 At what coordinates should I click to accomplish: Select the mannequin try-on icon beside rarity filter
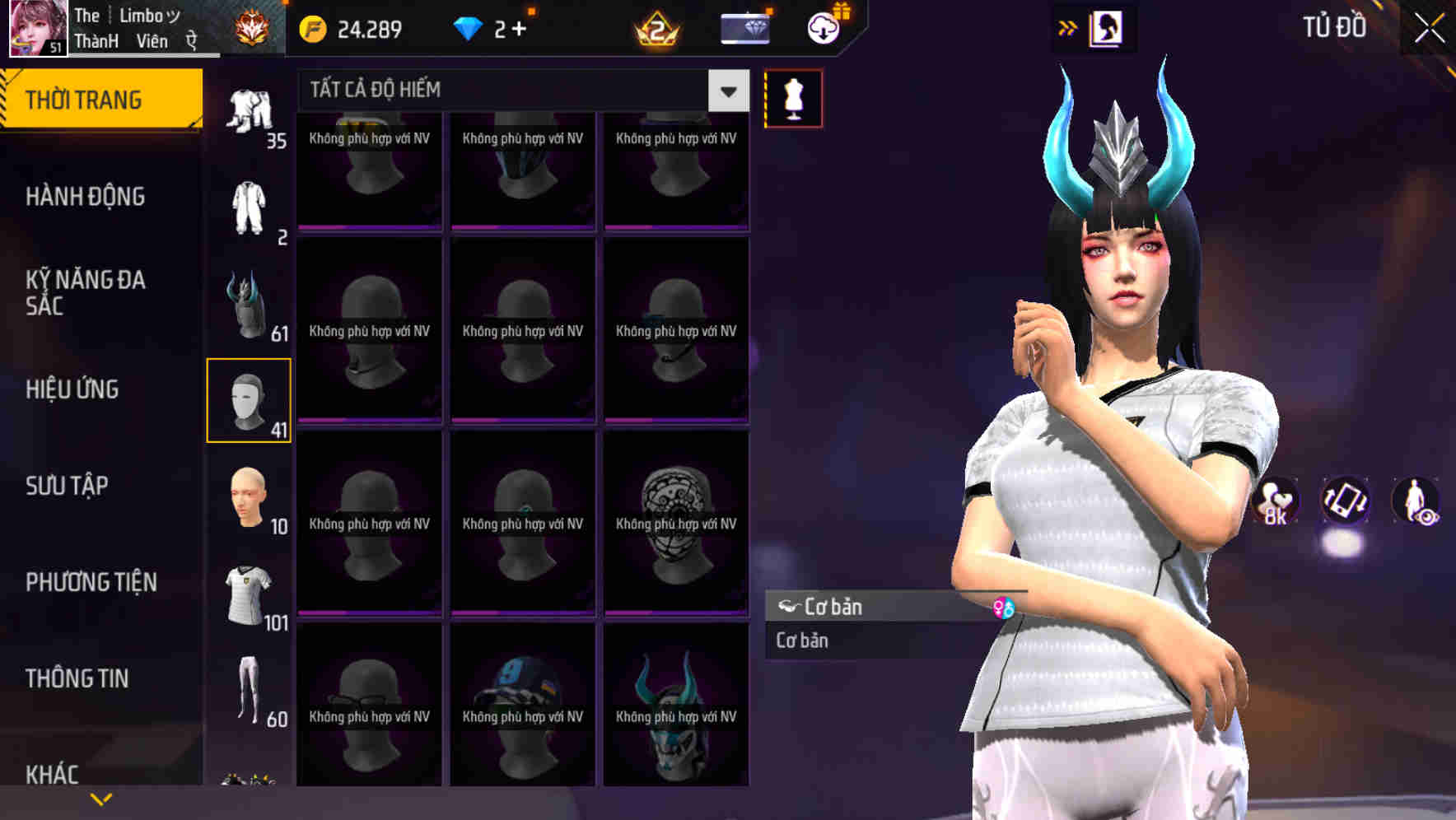[x=793, y=97]
